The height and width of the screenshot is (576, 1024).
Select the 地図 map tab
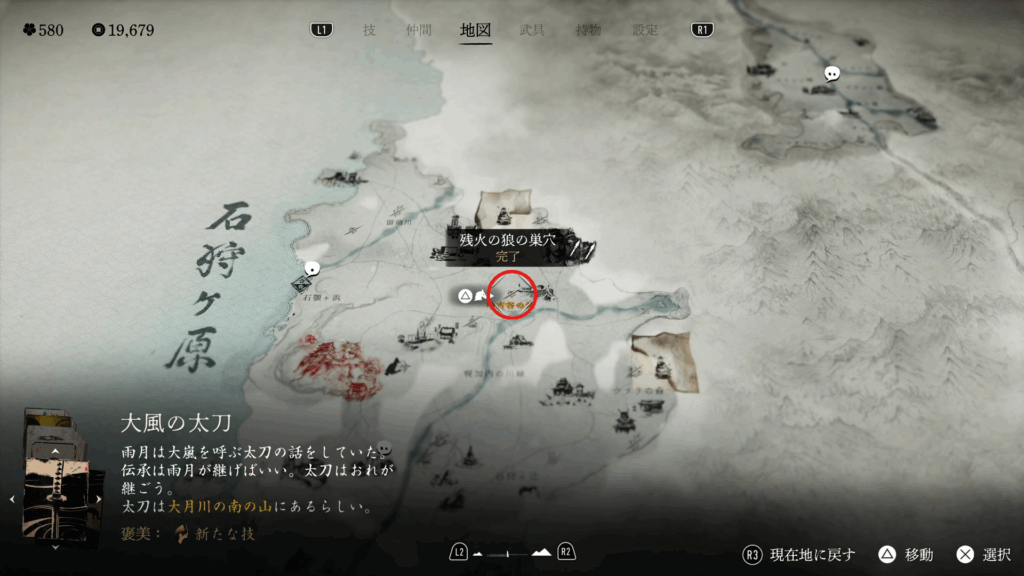point(475,30)
